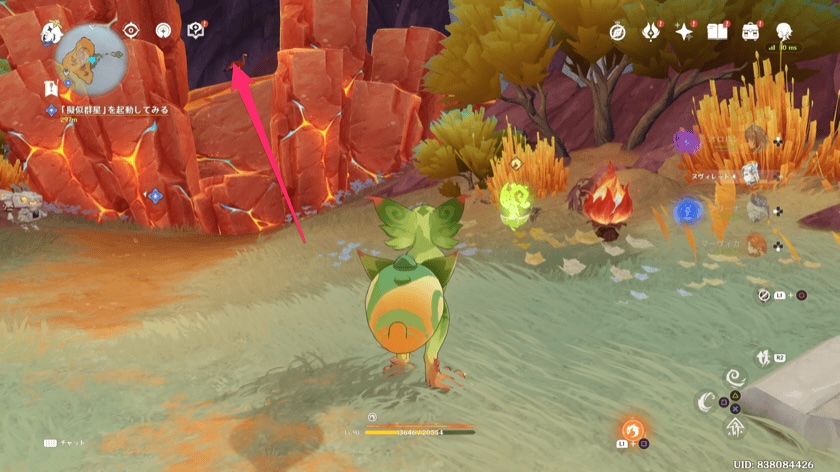Activate the glowing orange flame skill icon
The image size is (840, 472).
coord(631,430)
